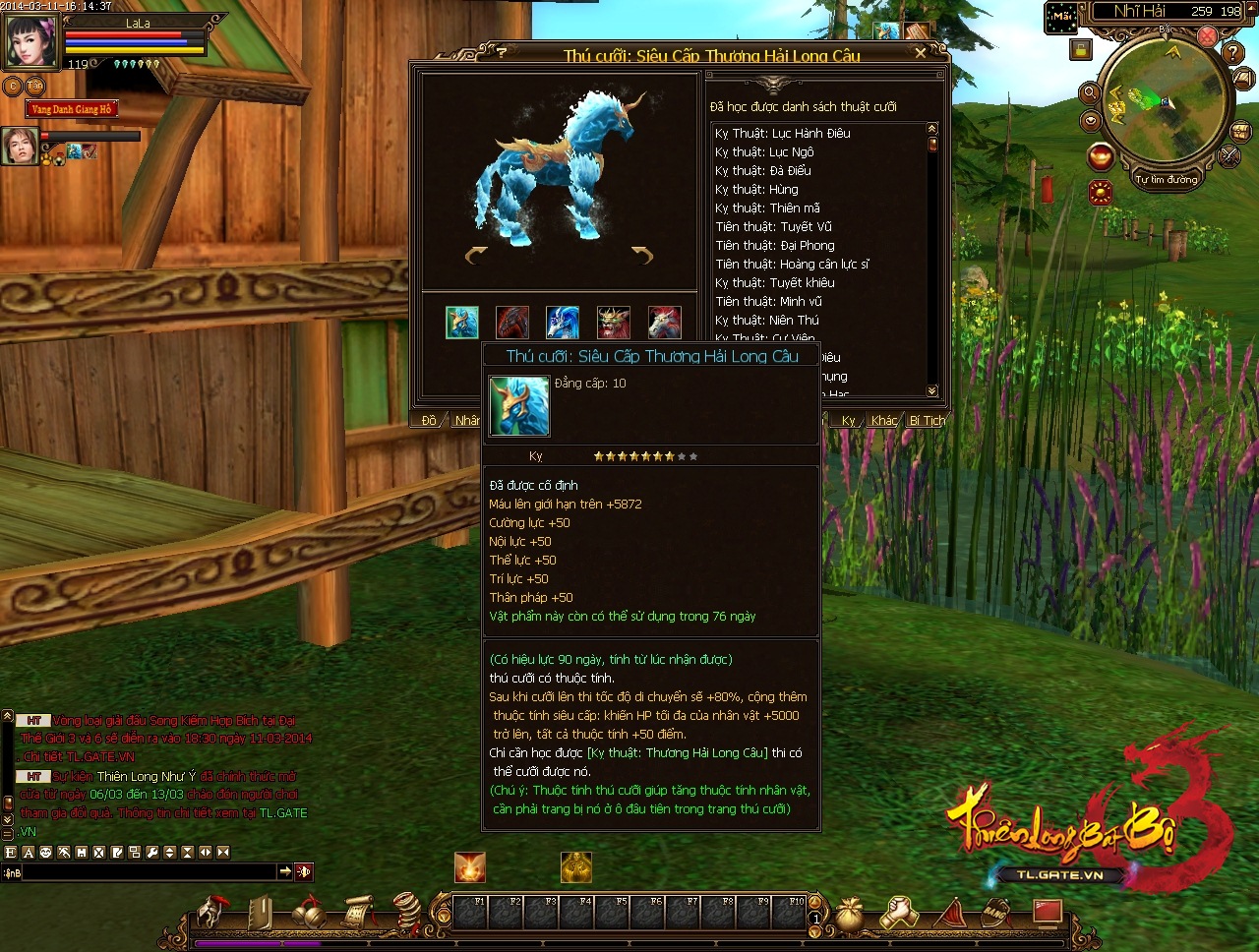Open the helmet character icon on bottom bar
The image size is (1259, 952).
pyautogui.click(x=210, y=914)
